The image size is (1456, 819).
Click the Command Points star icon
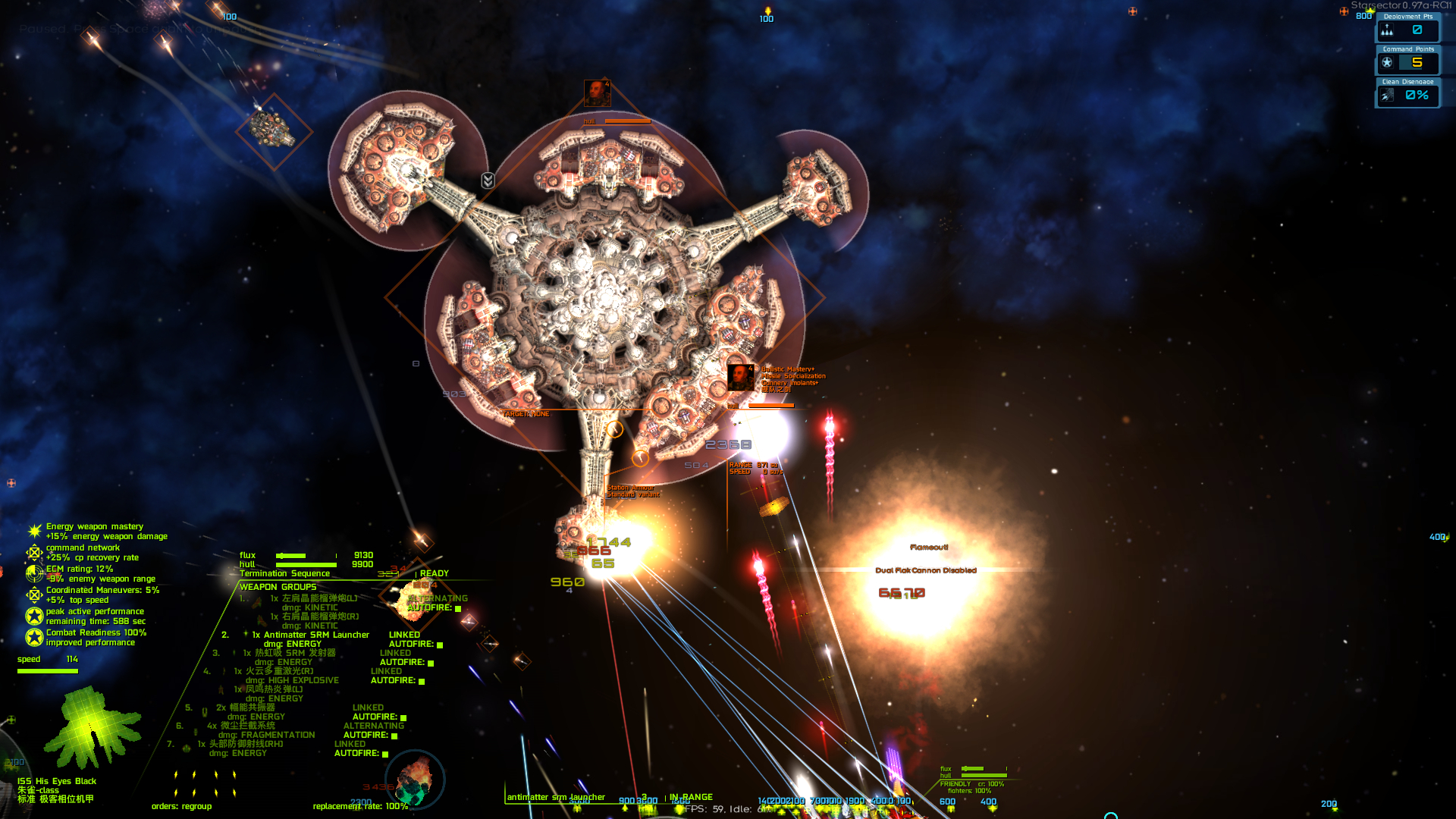pyautogui.click(x=1387, y=63)
